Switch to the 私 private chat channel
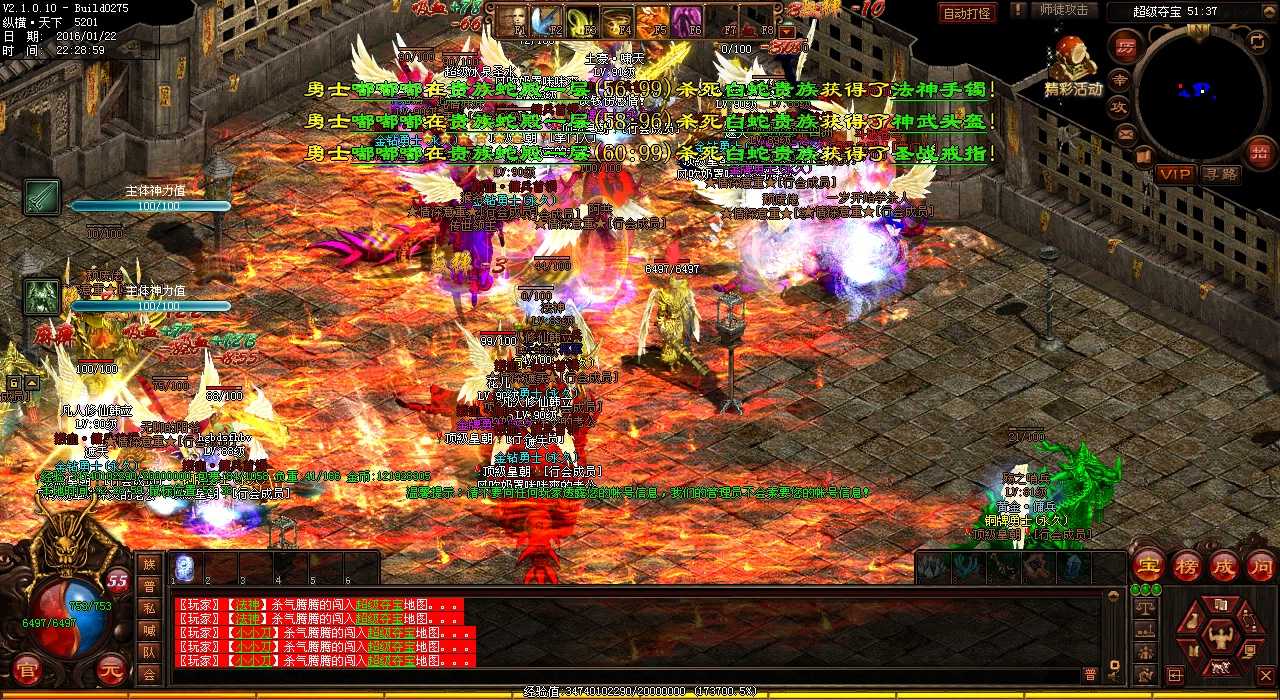Screen dimensions: 1280x700 pos(148,608)
